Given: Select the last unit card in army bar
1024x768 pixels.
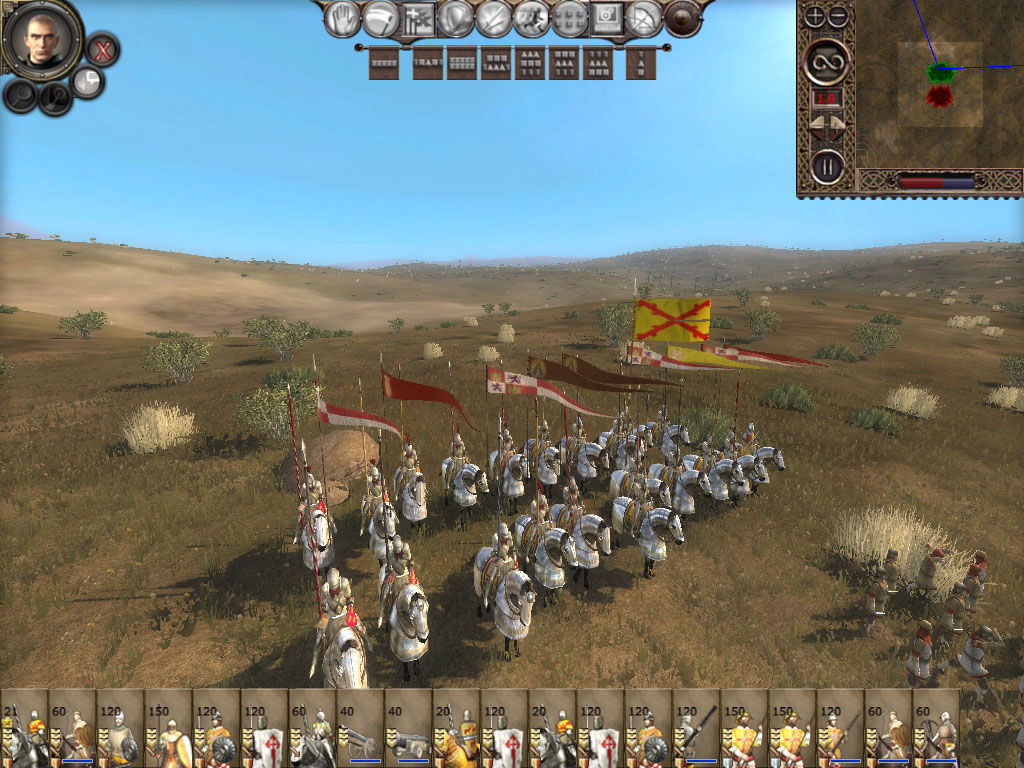Looking at the screenshot, I should tap(936, 728).
